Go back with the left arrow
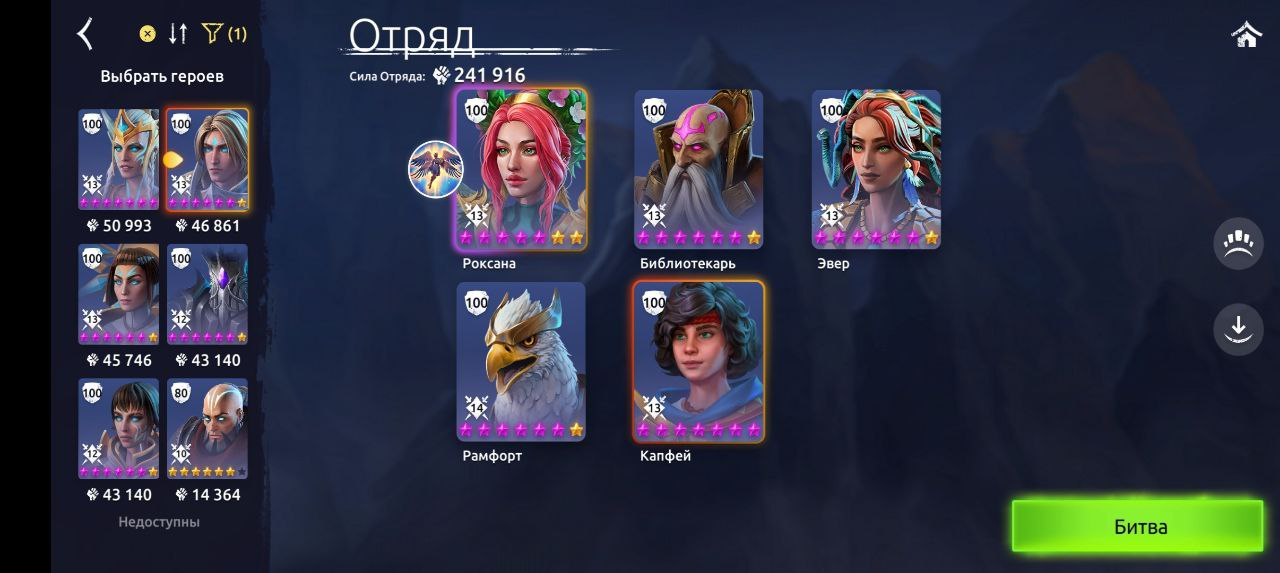This screenshot has height=573, width=1280. [86, 34]
